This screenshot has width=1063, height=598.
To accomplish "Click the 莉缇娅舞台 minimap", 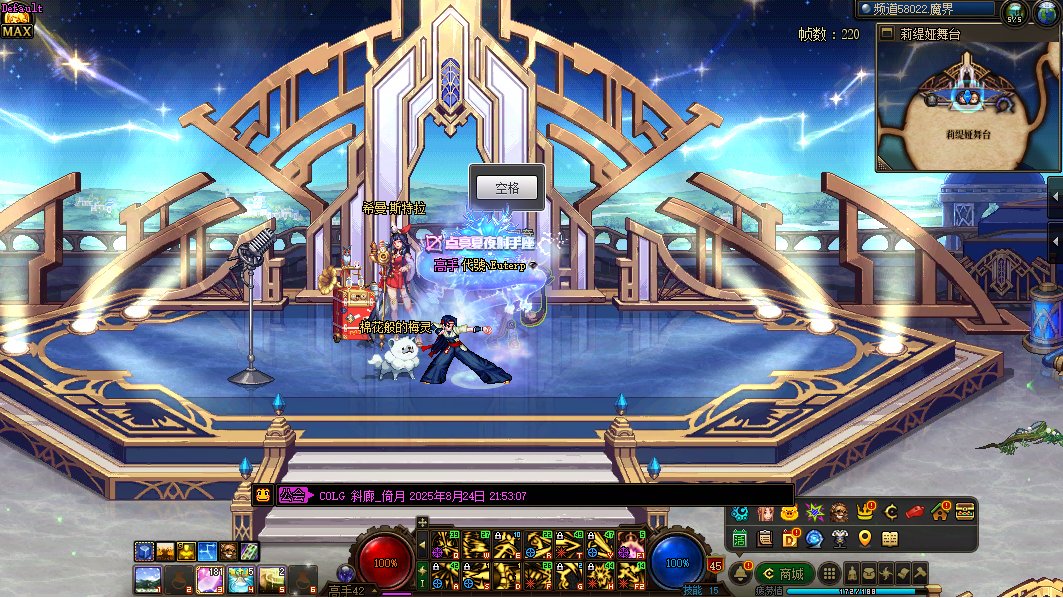I will click(966, 105).
